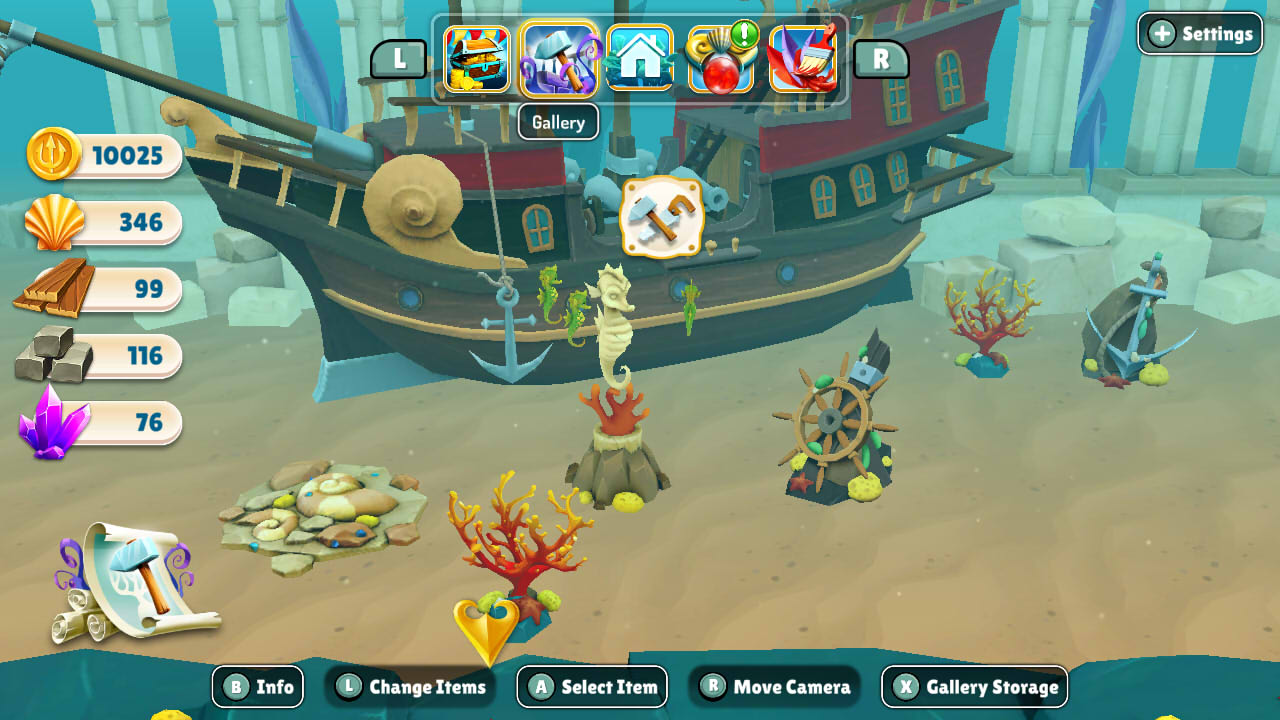1280x720 pixels.
Task: Select the Gallery hammer icon
Action: click(559, 60)
